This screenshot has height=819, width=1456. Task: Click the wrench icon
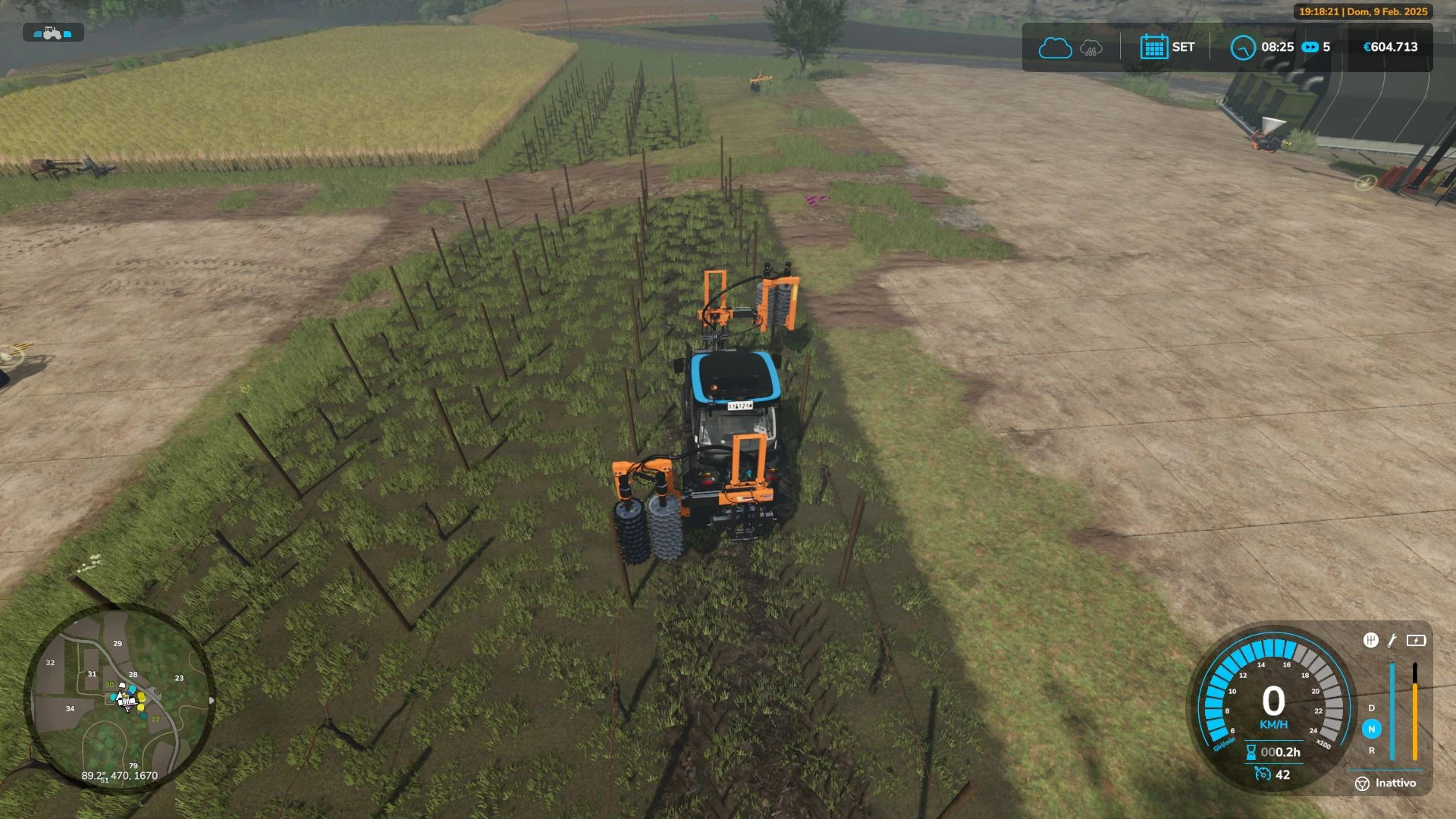[1392, 640]
